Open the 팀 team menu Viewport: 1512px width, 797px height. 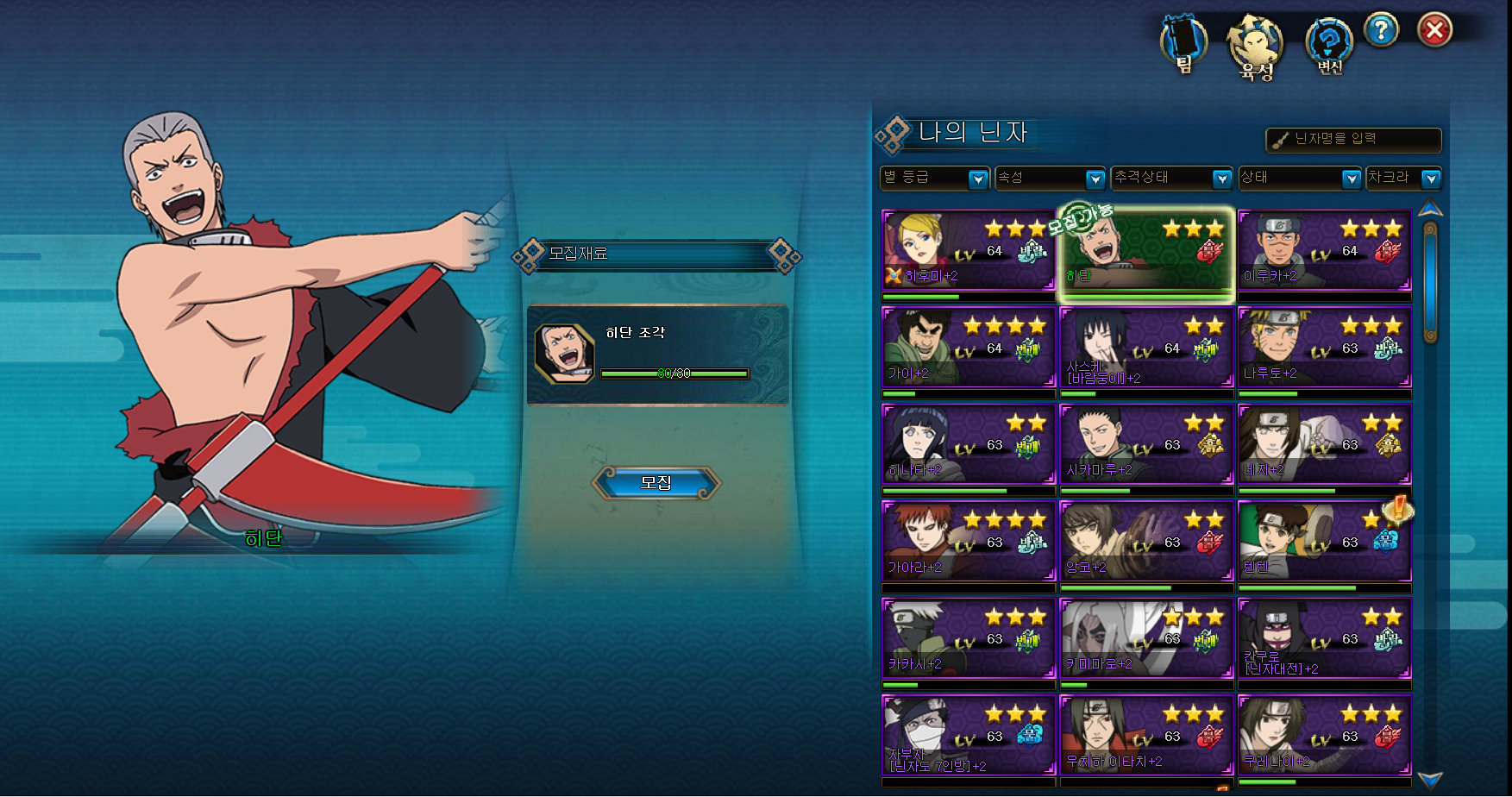coord(1183,43)
